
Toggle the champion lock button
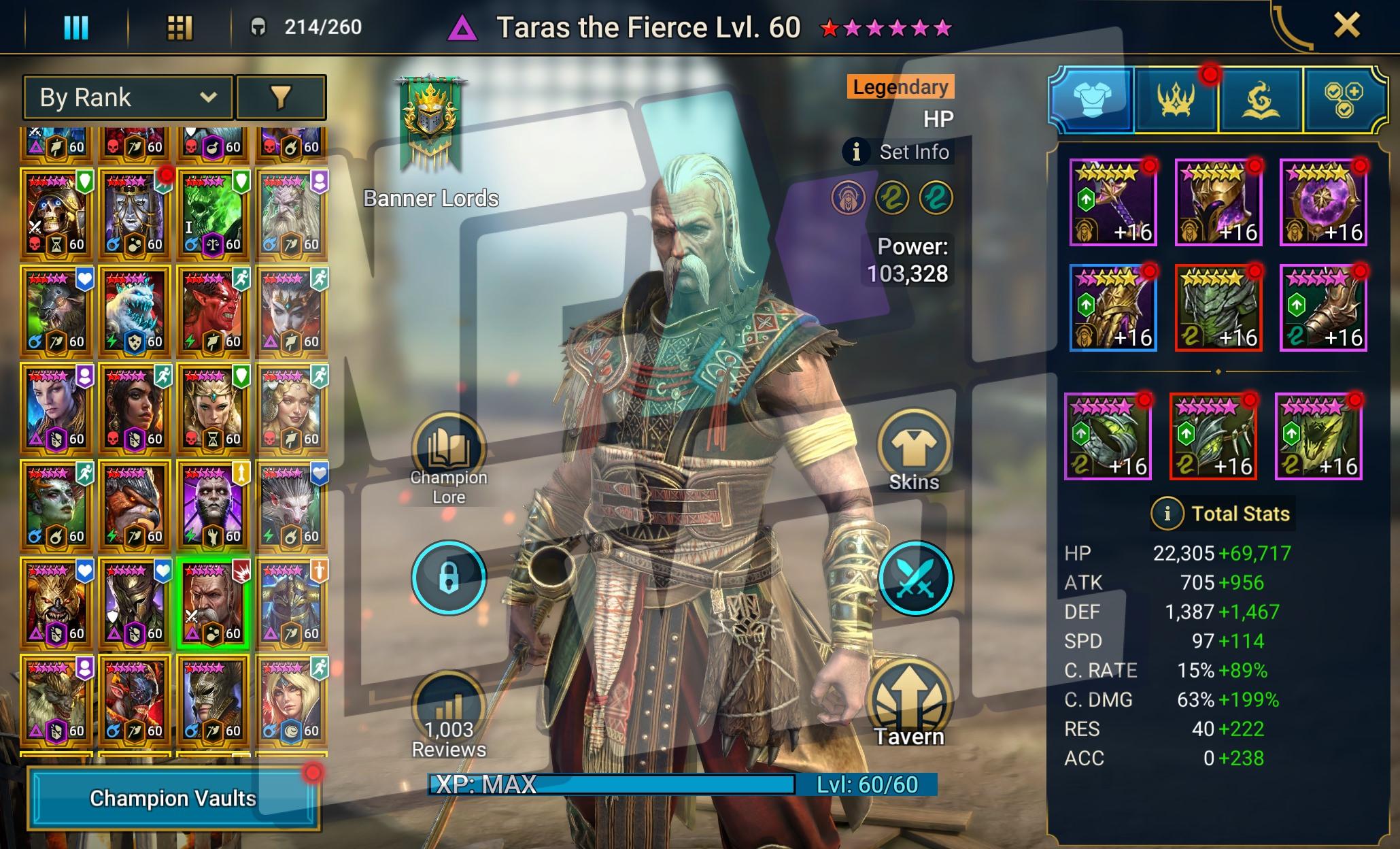point(449,578)
